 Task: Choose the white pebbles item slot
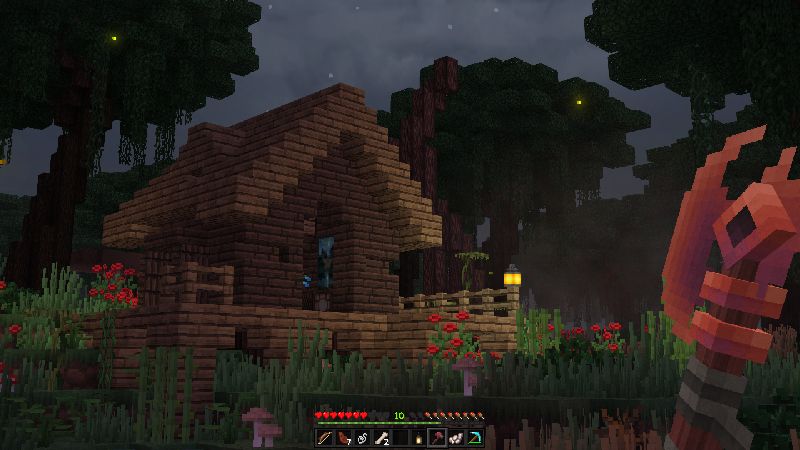(455, 438)
